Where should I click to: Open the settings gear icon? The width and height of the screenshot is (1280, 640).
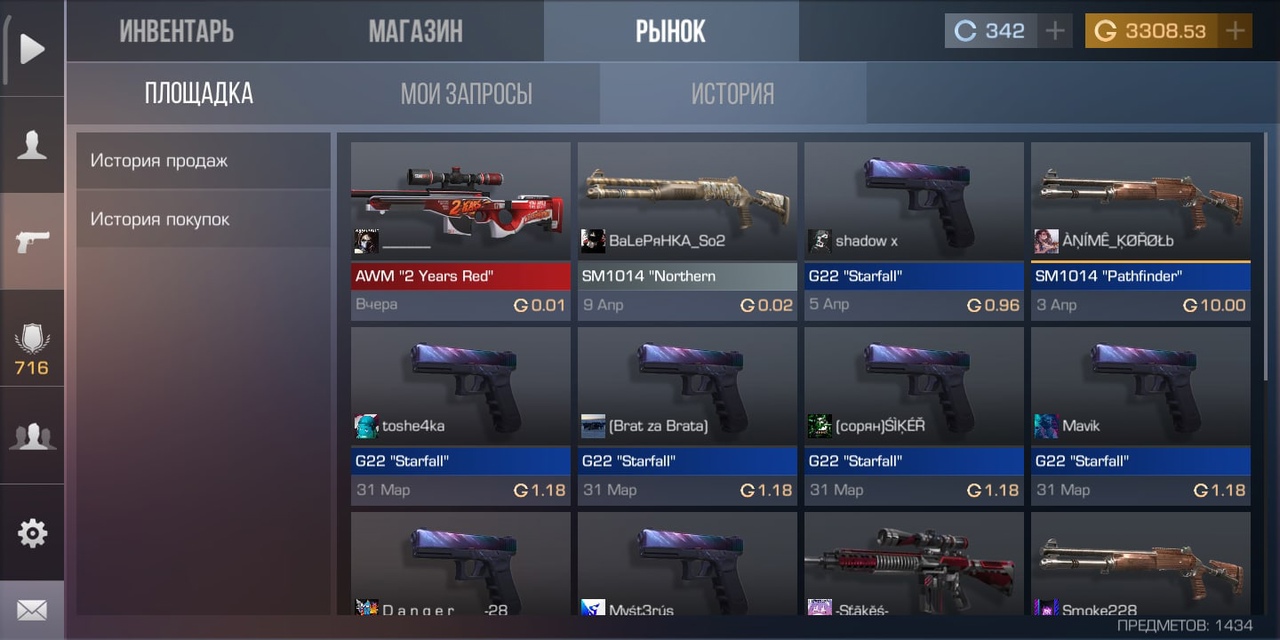coord(32,533)
